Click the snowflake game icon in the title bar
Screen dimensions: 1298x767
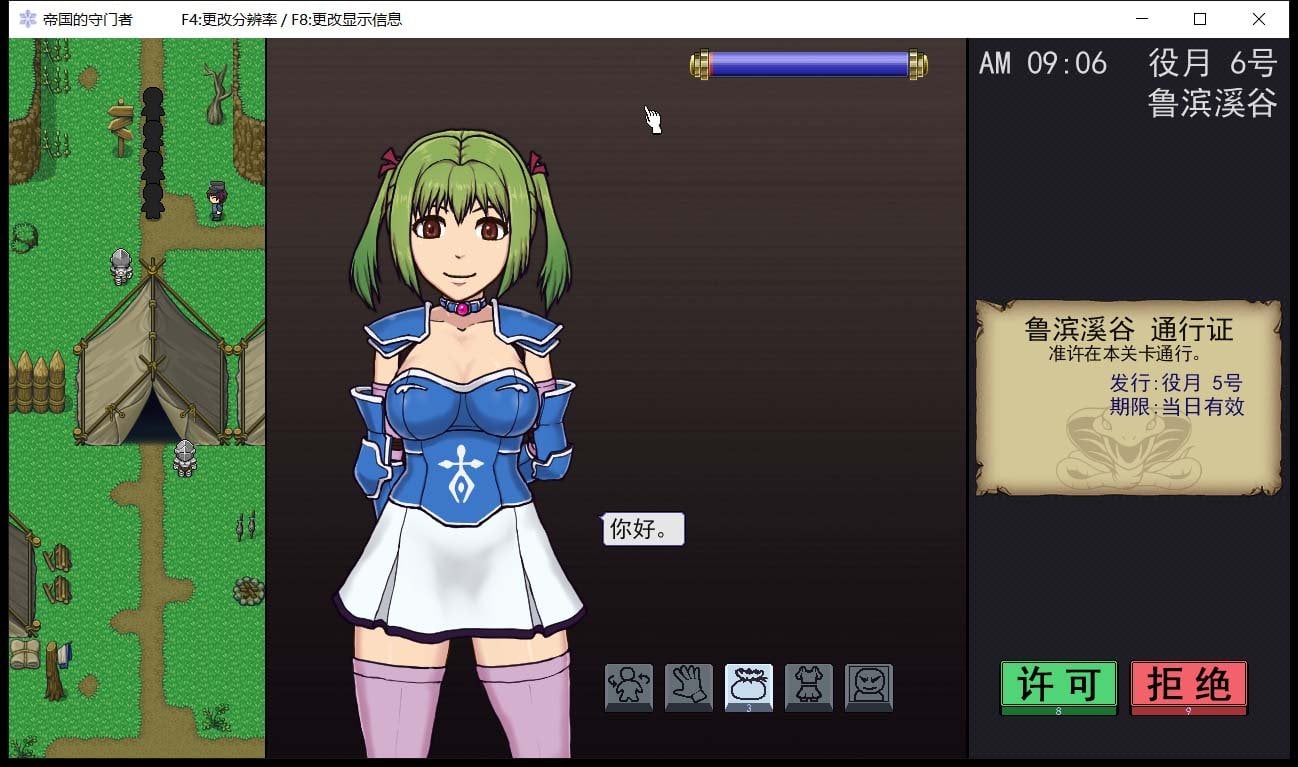(x=26, y=18)
